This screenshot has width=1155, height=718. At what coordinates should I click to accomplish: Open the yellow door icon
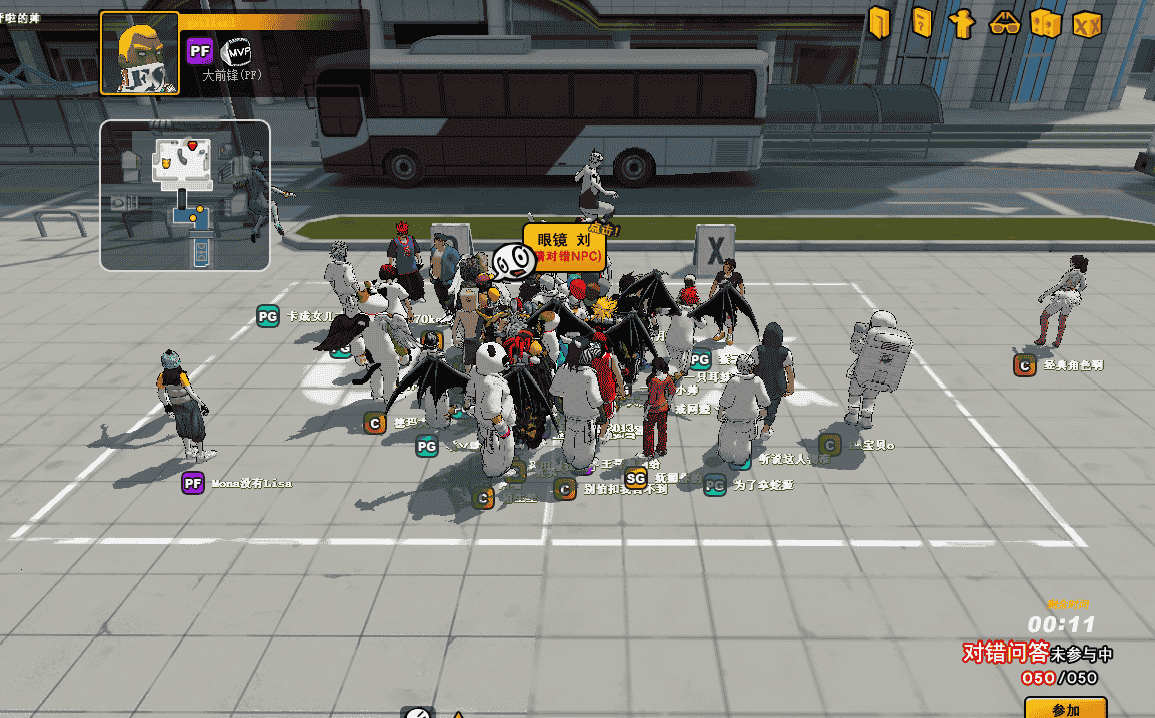coord(879,23)
